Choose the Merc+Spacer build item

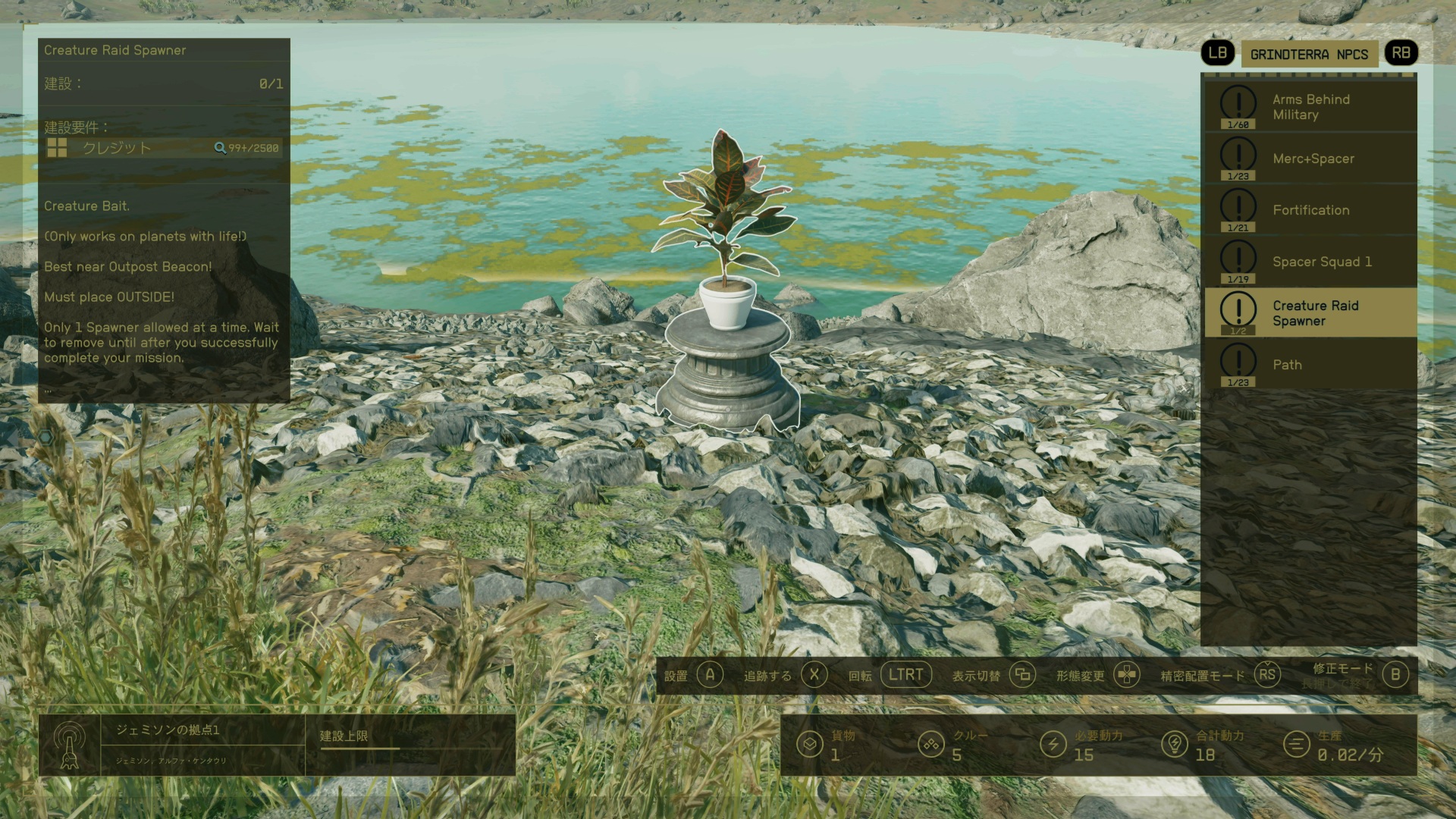point(1310,158)
